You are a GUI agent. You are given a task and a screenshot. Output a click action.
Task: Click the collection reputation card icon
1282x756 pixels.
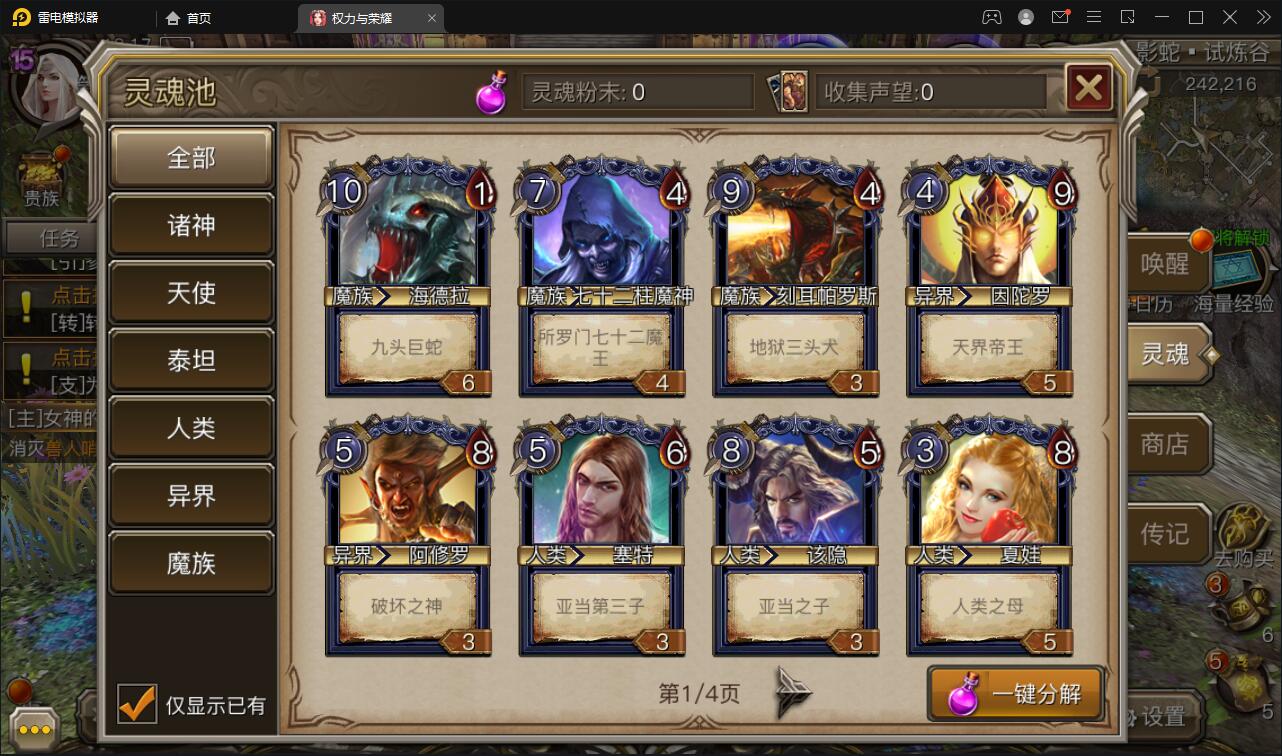coord(789,90)
